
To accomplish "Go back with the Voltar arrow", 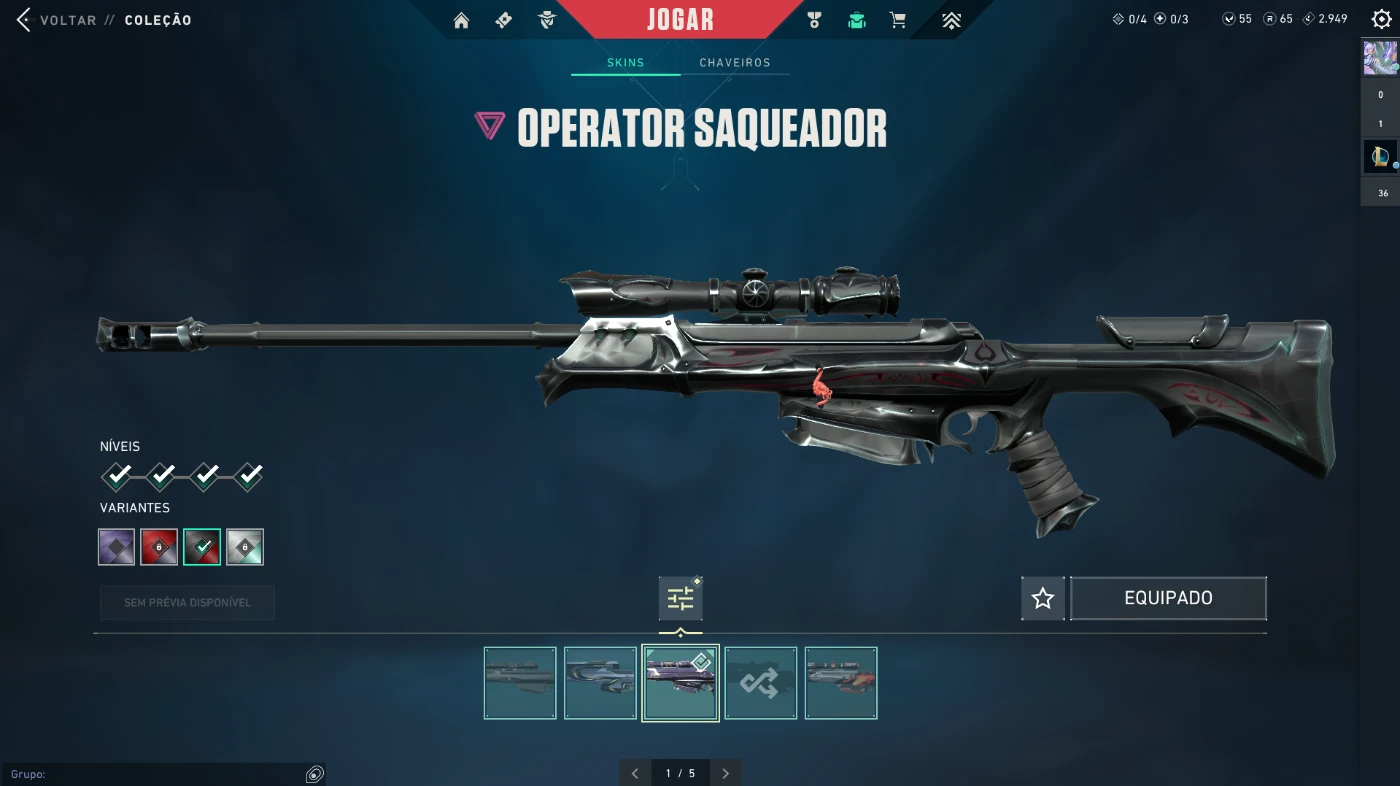I will (x=24, y=20).
